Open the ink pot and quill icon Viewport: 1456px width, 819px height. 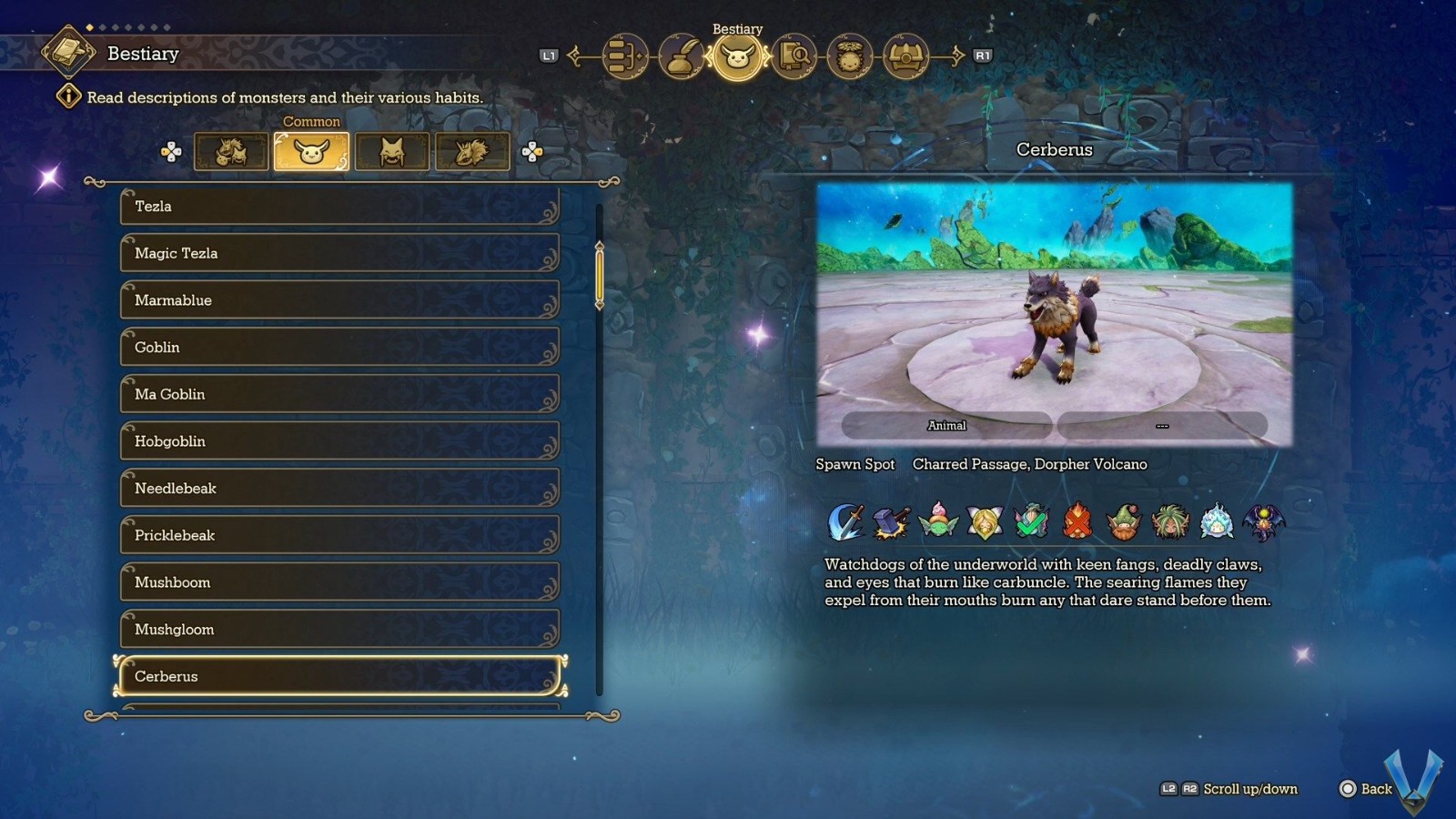tap(681, 56)
